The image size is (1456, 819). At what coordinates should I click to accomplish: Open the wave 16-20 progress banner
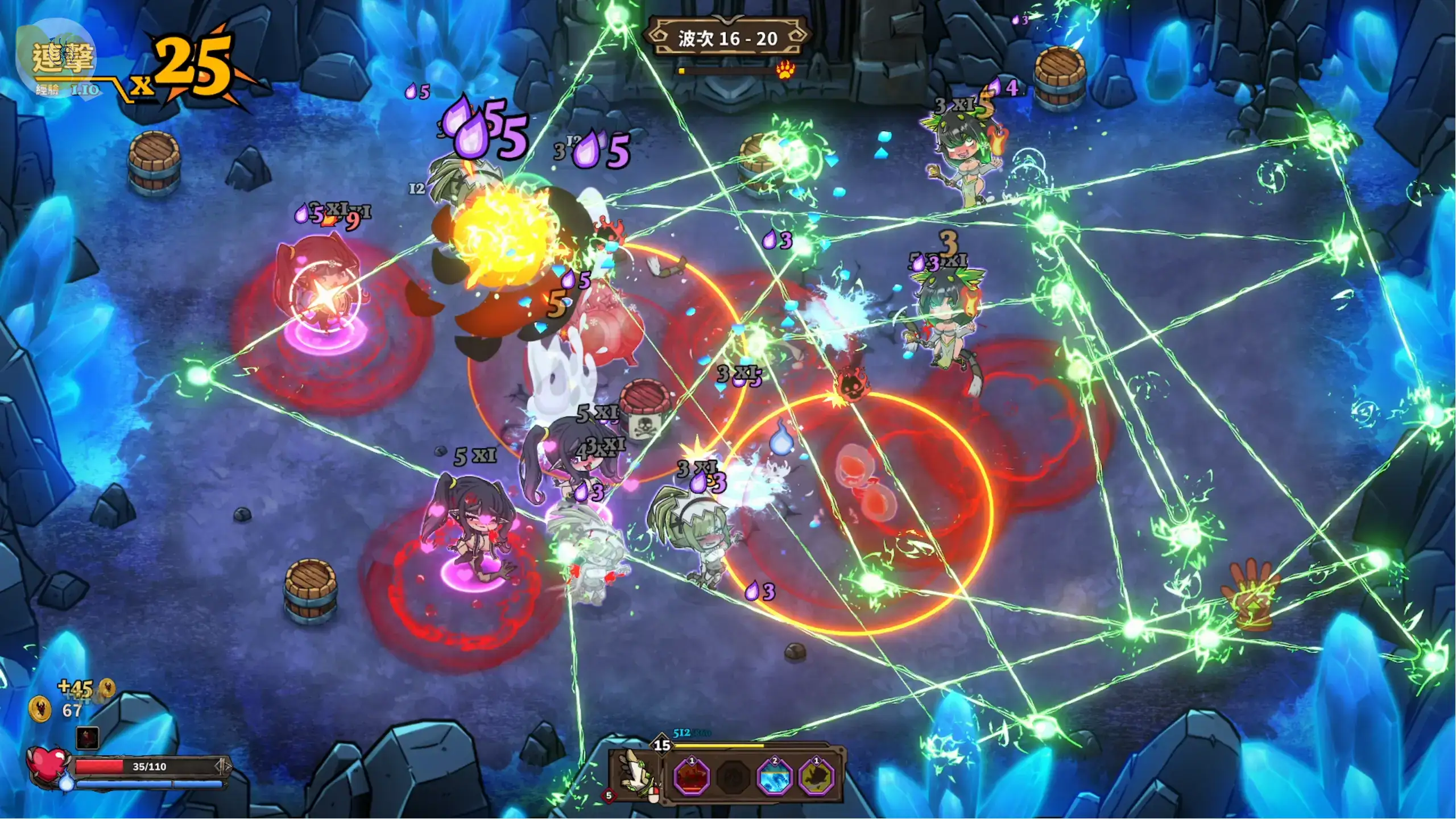coord(727,38)
